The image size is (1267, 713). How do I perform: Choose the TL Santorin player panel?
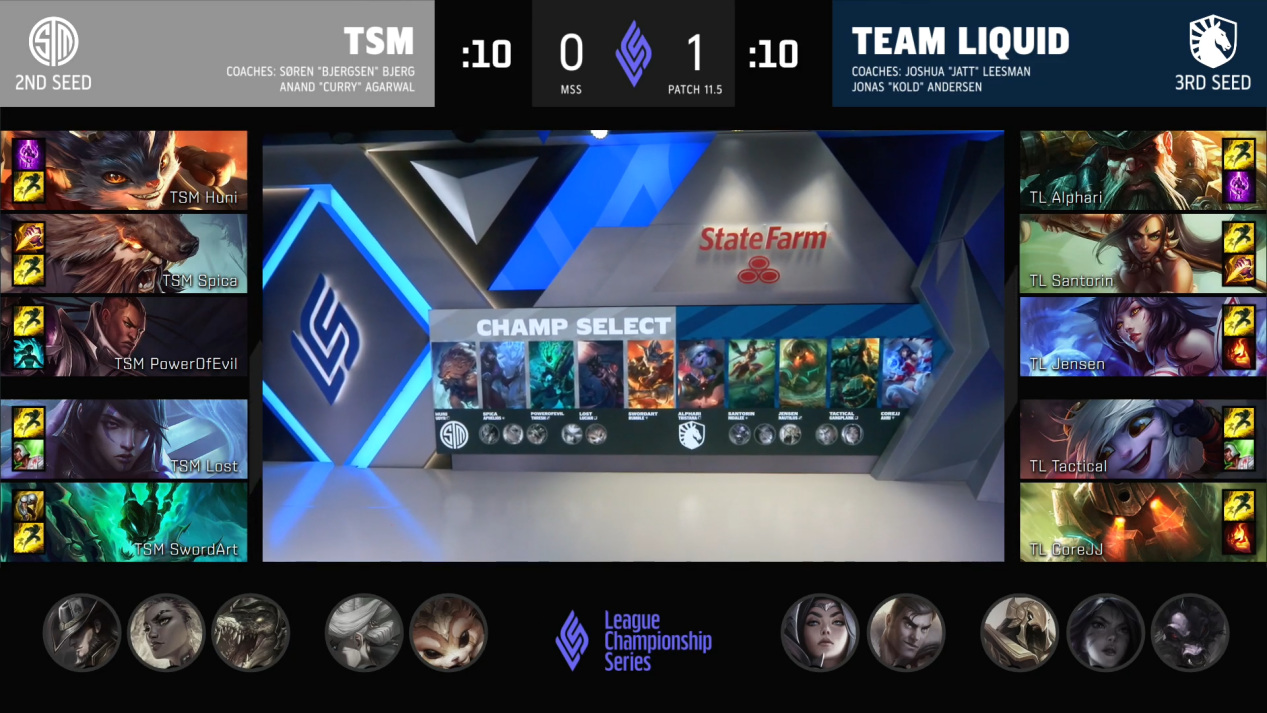pos(1142,253)
